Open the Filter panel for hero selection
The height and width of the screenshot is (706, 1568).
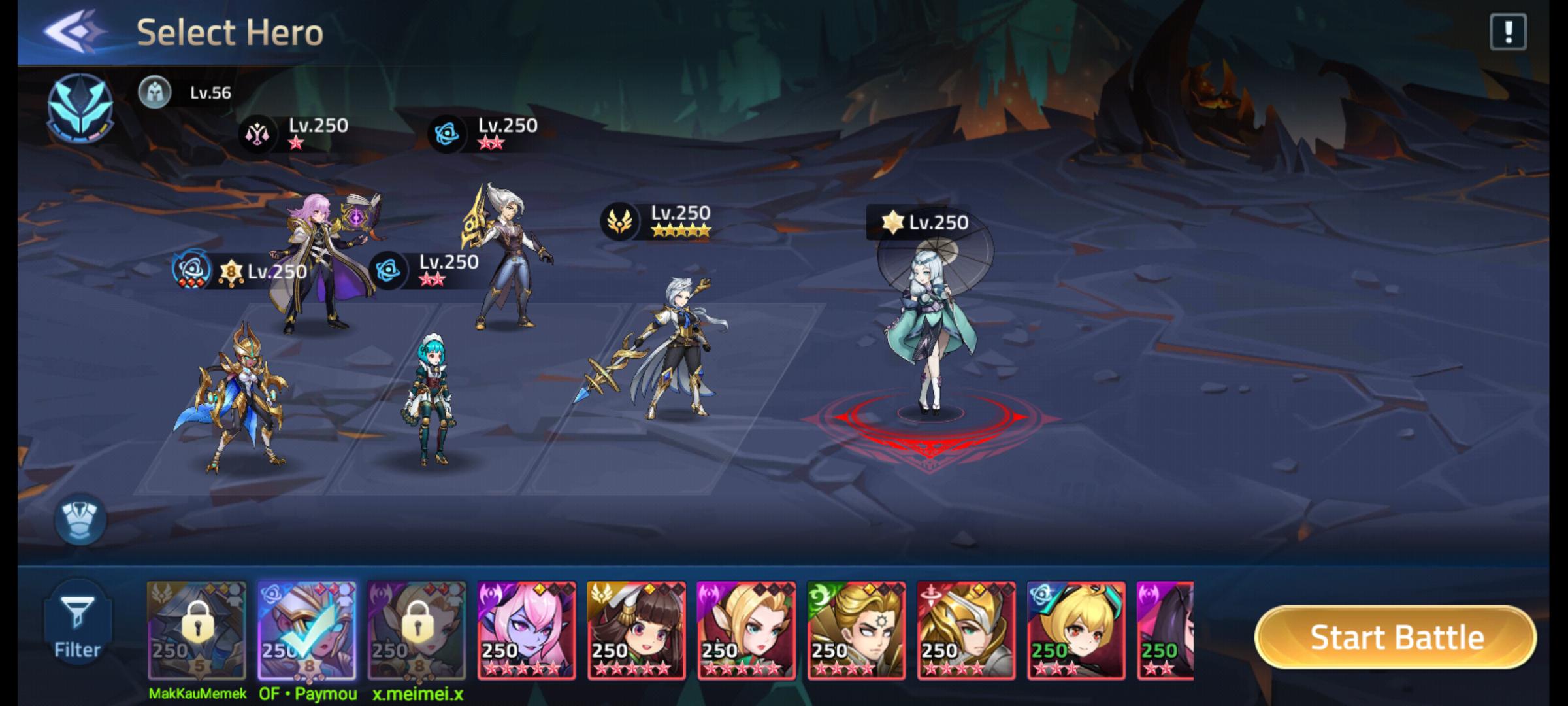(x=78, y=624)
